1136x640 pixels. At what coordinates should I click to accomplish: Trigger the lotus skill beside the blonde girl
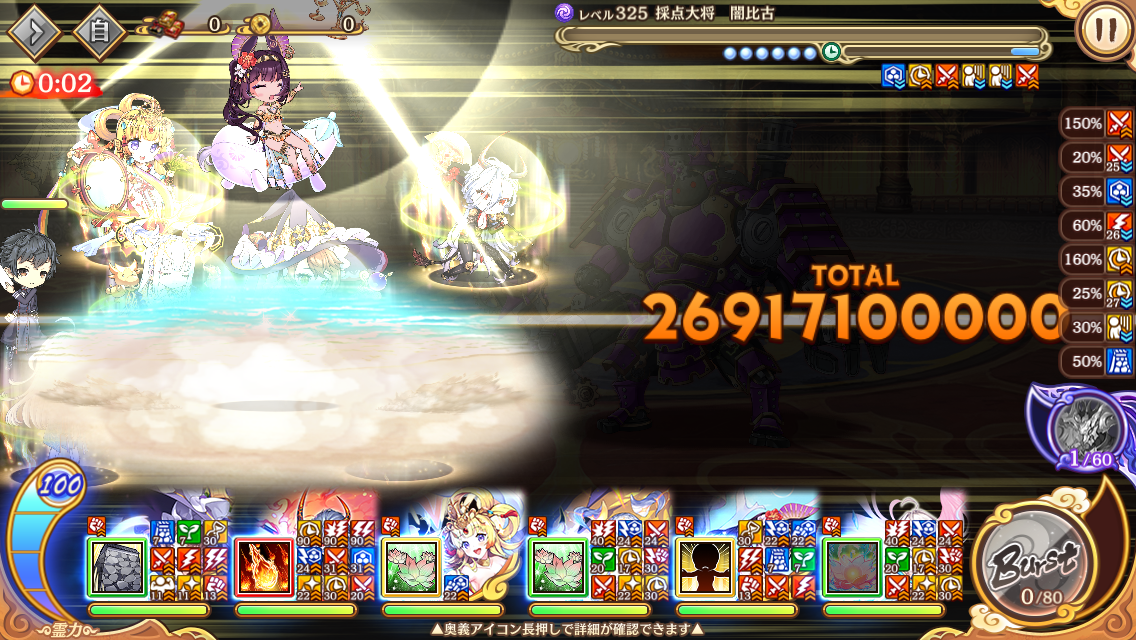411,569
